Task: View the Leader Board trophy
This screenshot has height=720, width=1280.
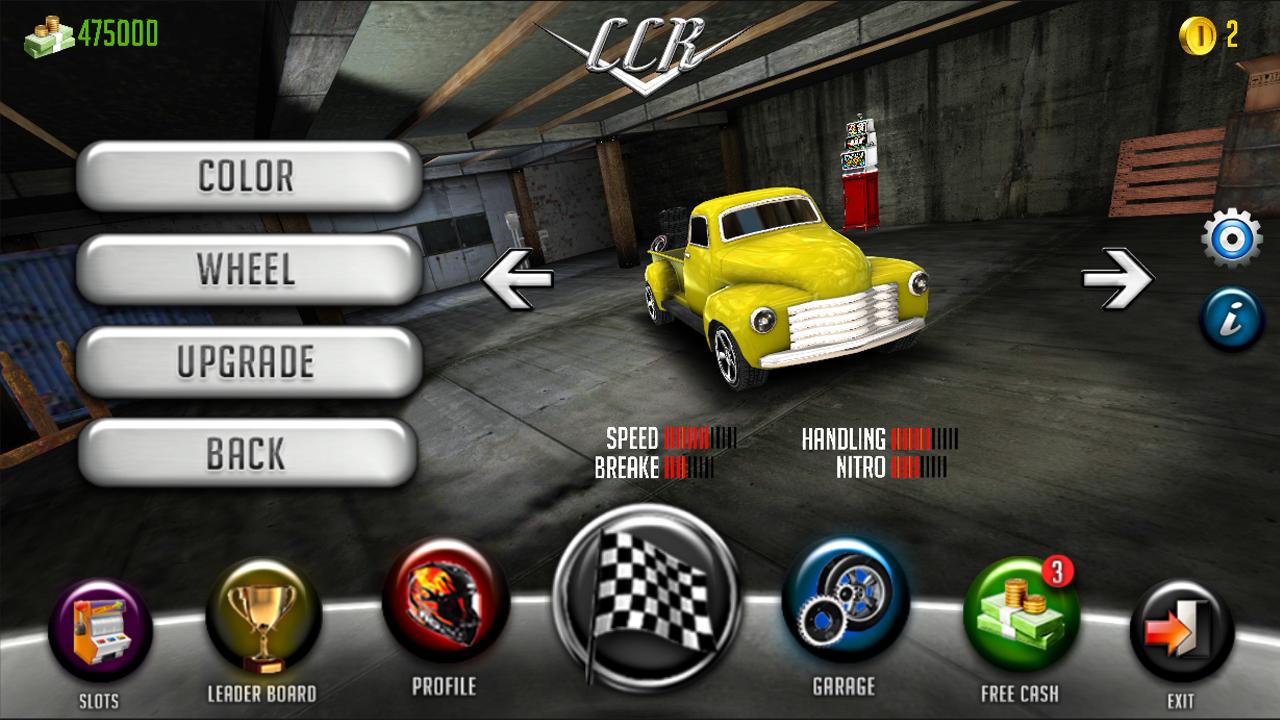Action: (262, 618)
